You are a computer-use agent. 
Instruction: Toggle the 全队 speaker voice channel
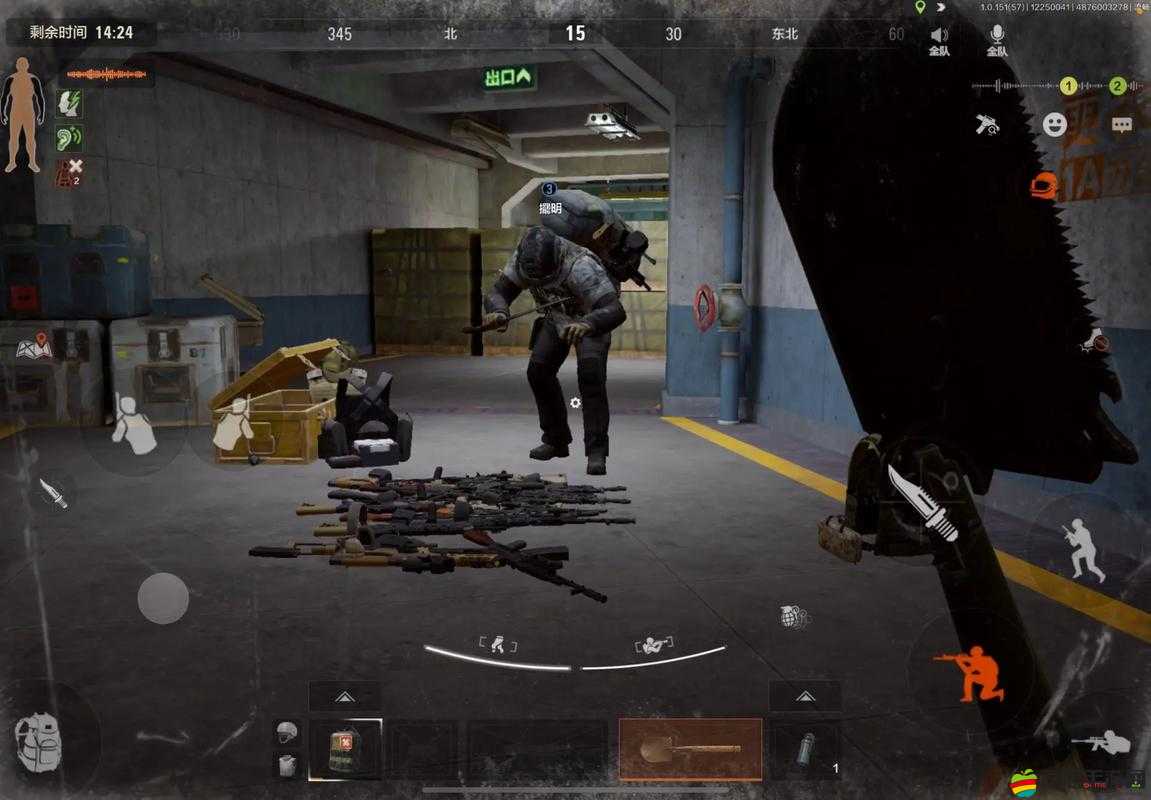(939, 40)
